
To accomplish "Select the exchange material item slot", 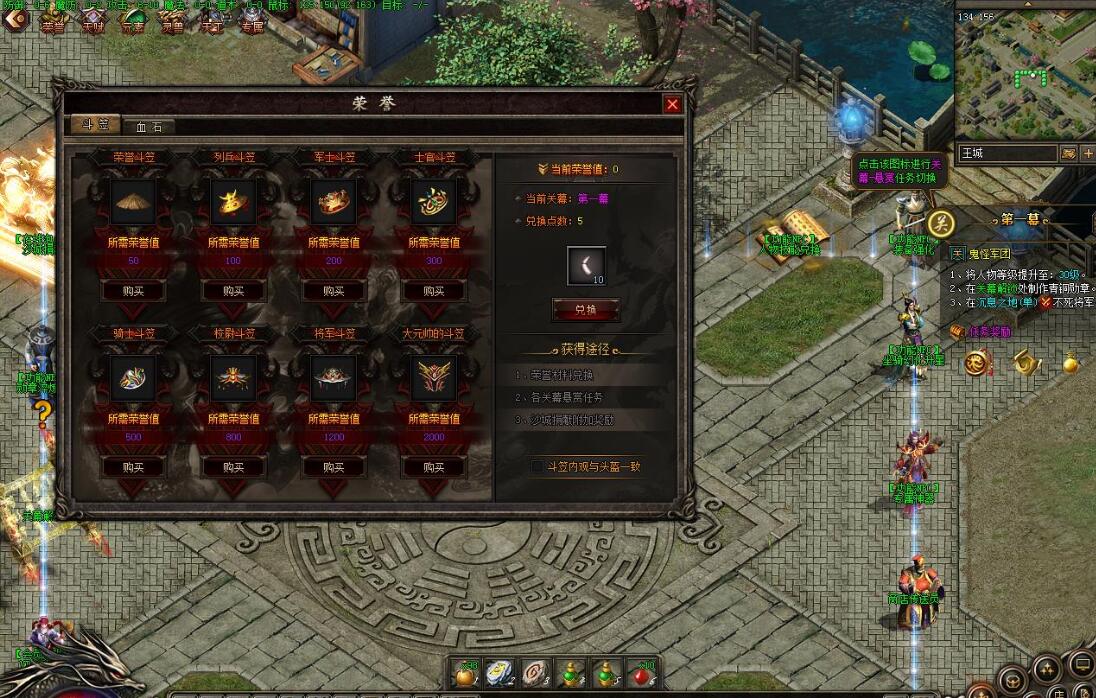I will (x=586, y=266).
